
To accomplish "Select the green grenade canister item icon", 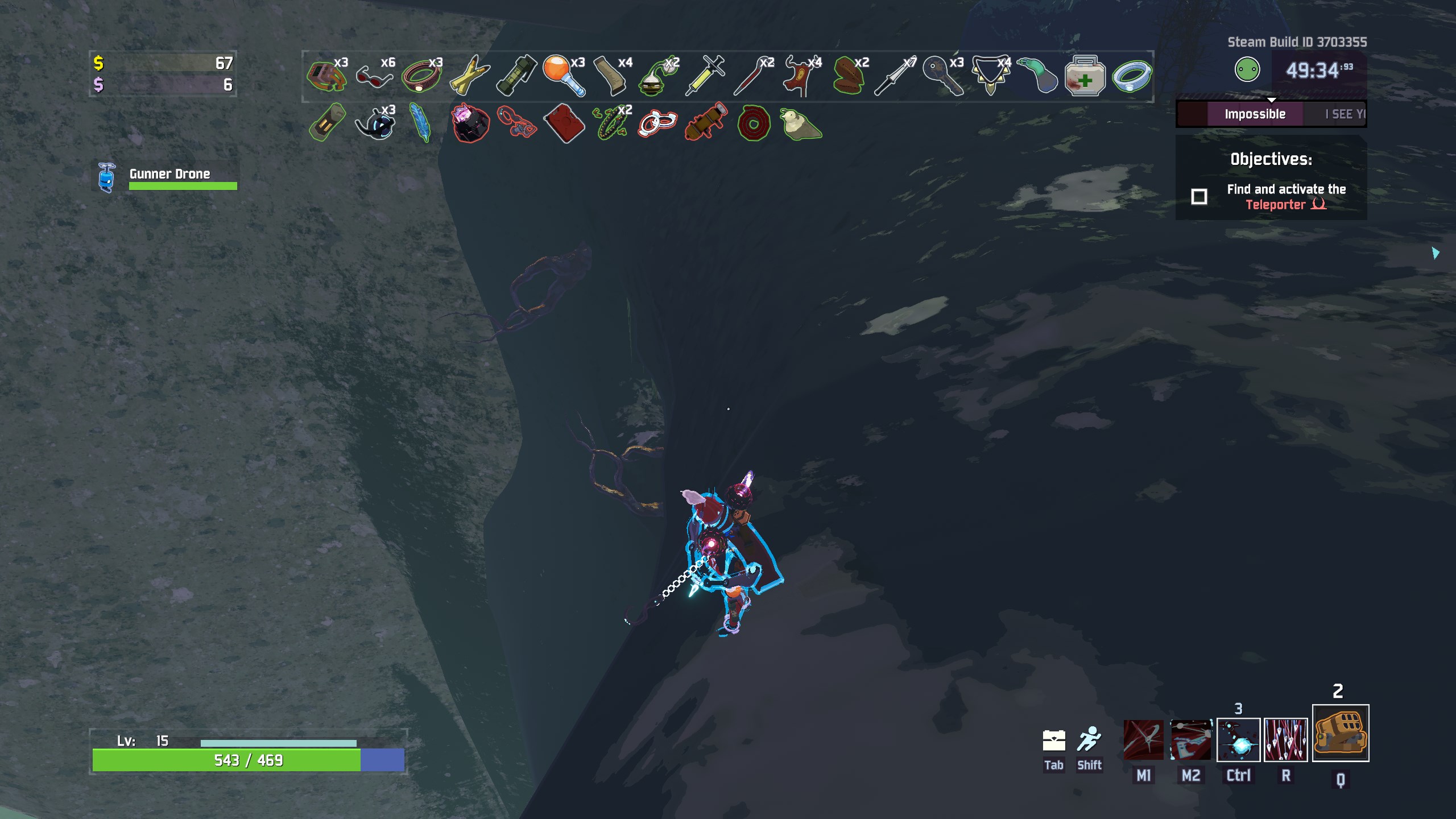I will click(516, 76).
